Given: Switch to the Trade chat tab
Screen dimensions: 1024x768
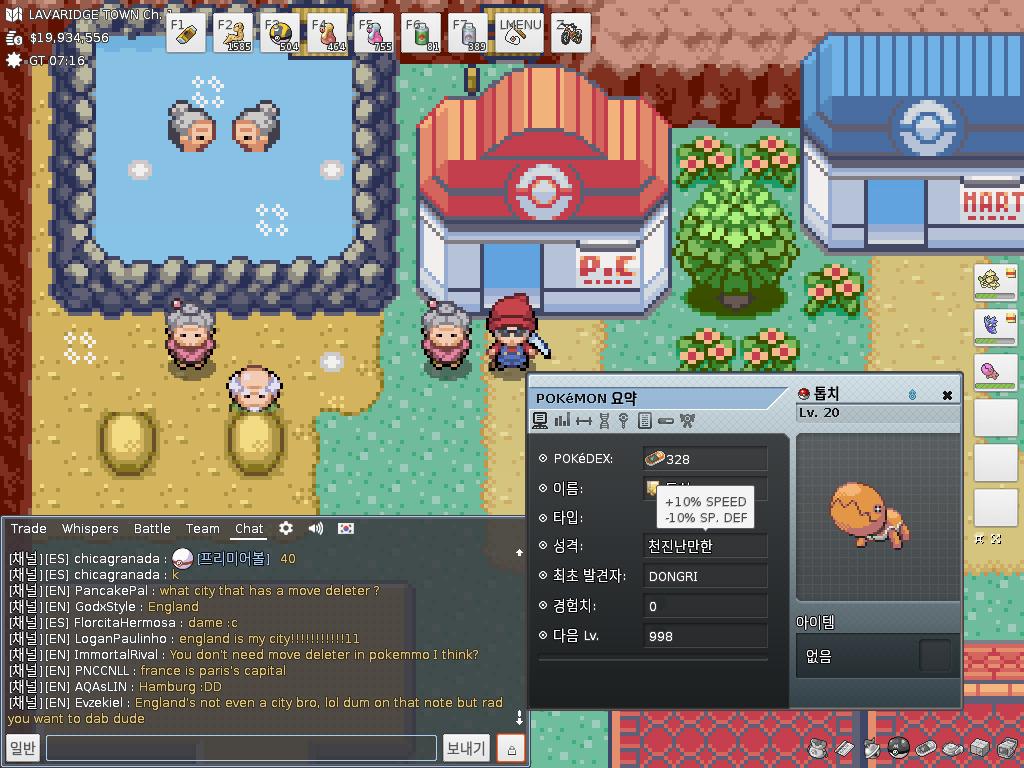Looking at the screenshot, I should pos(29,528).
